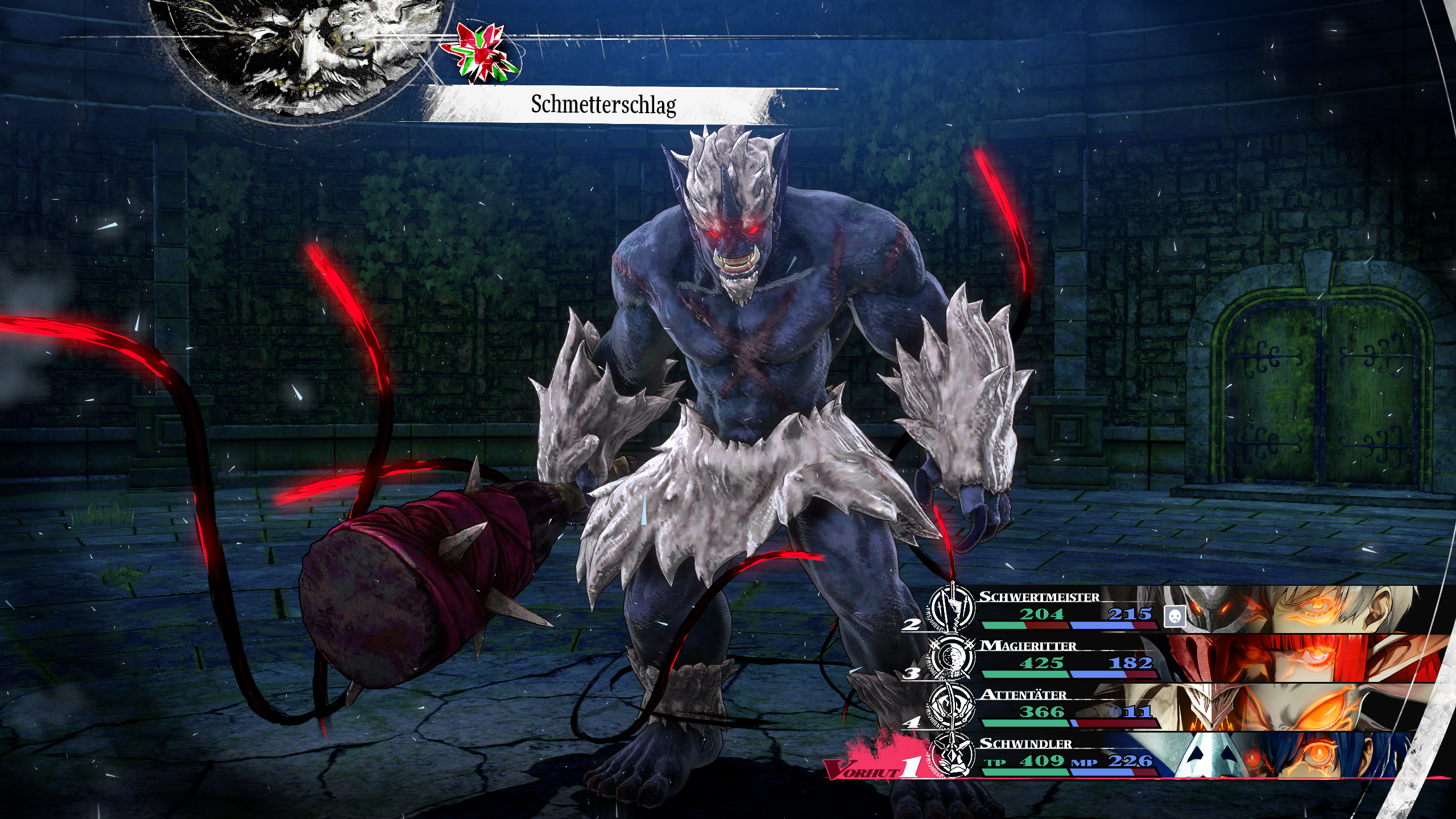Click the Schwertmeister archetype emblem
The image size is (1456, 819).
(952, 609)
